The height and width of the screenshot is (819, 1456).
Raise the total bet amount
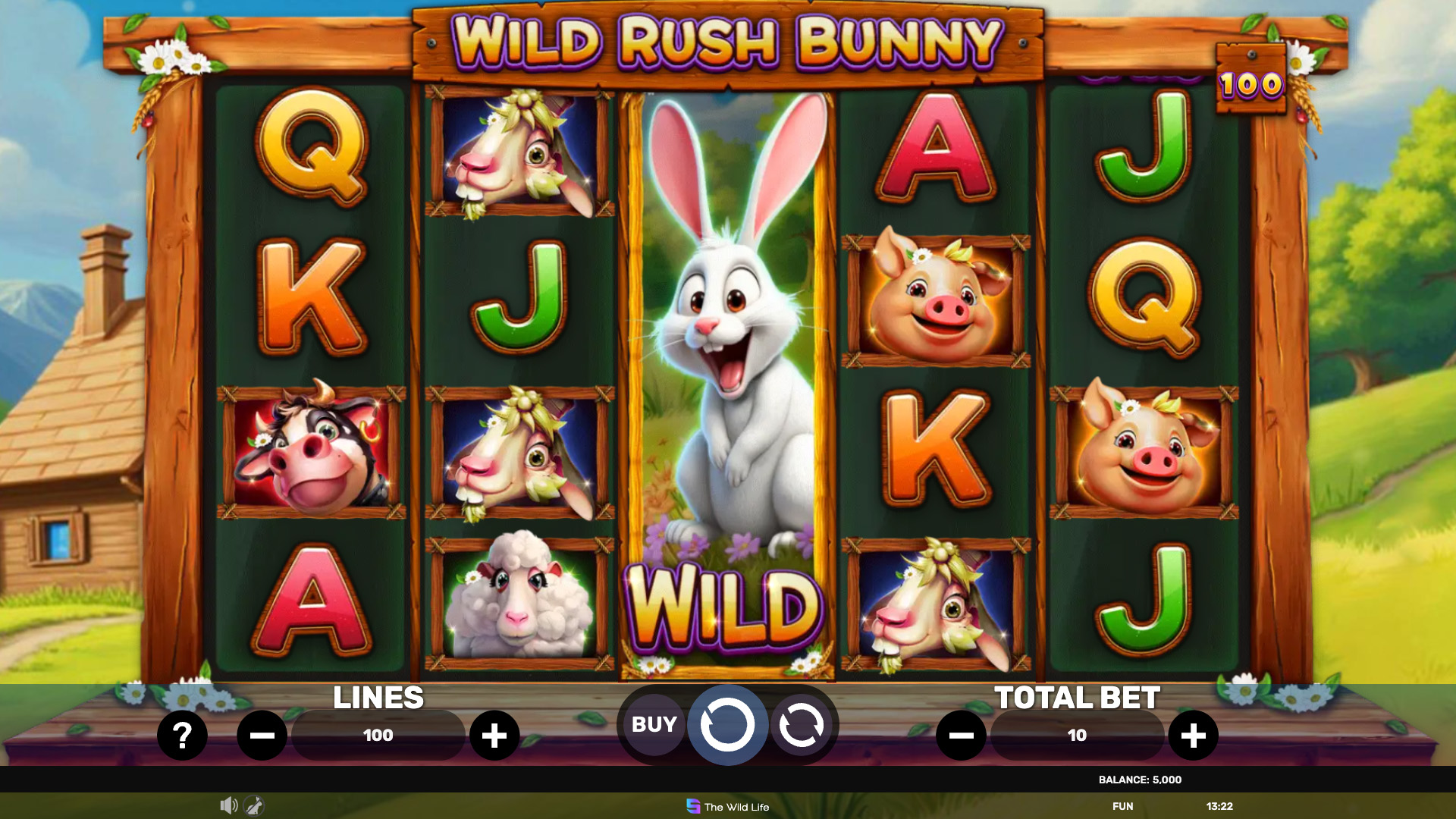pos(1193,735)
